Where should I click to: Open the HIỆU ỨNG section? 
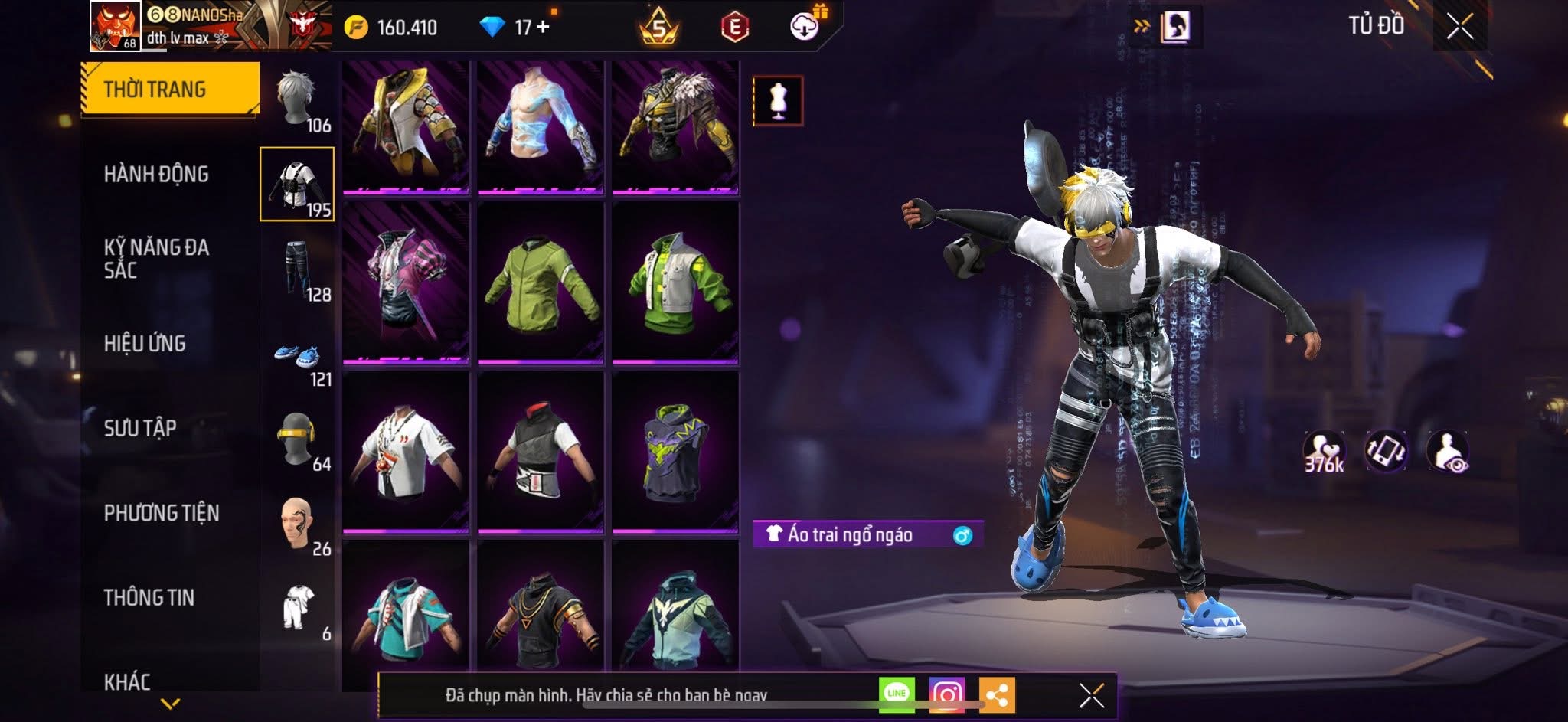[145, 343]
